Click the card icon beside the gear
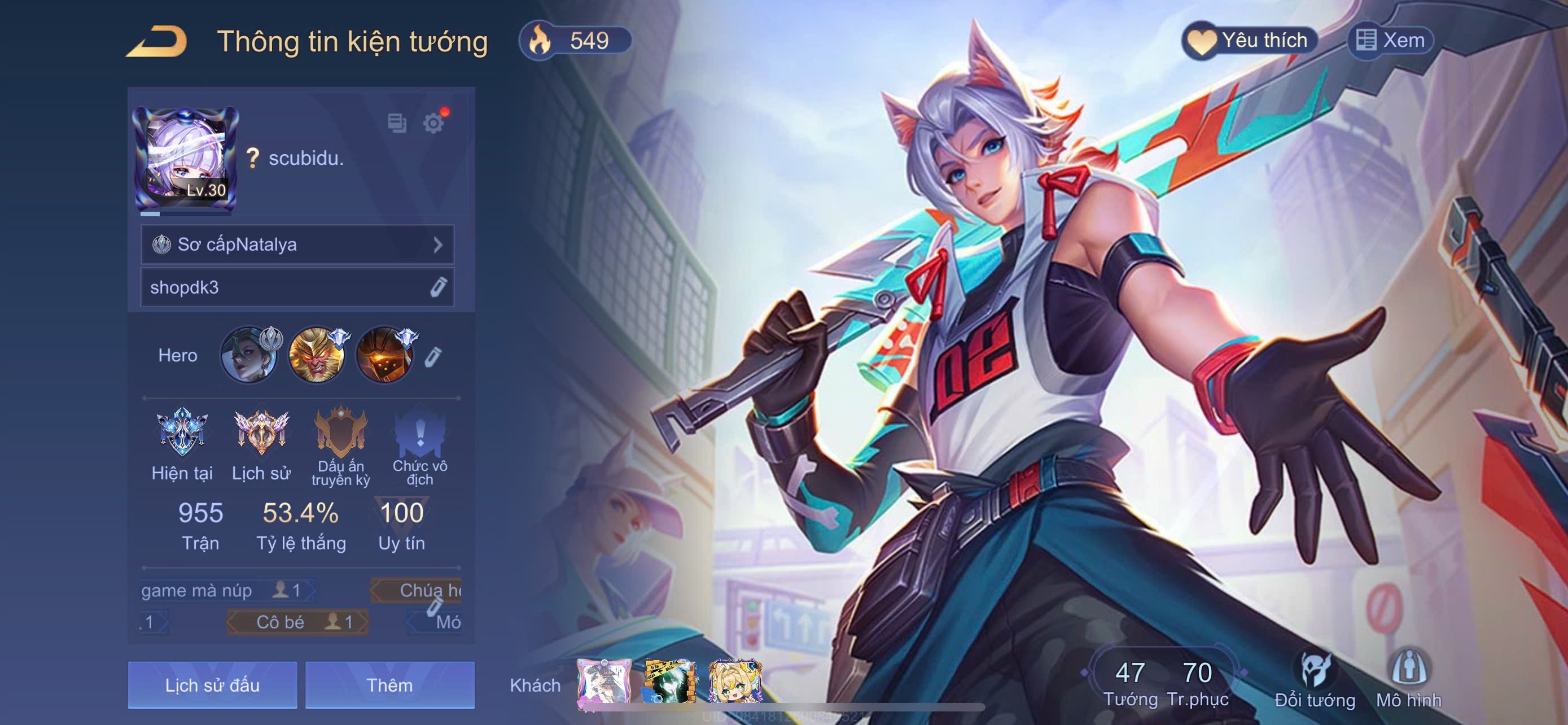1568x725 pixels. tap(397, 123)
